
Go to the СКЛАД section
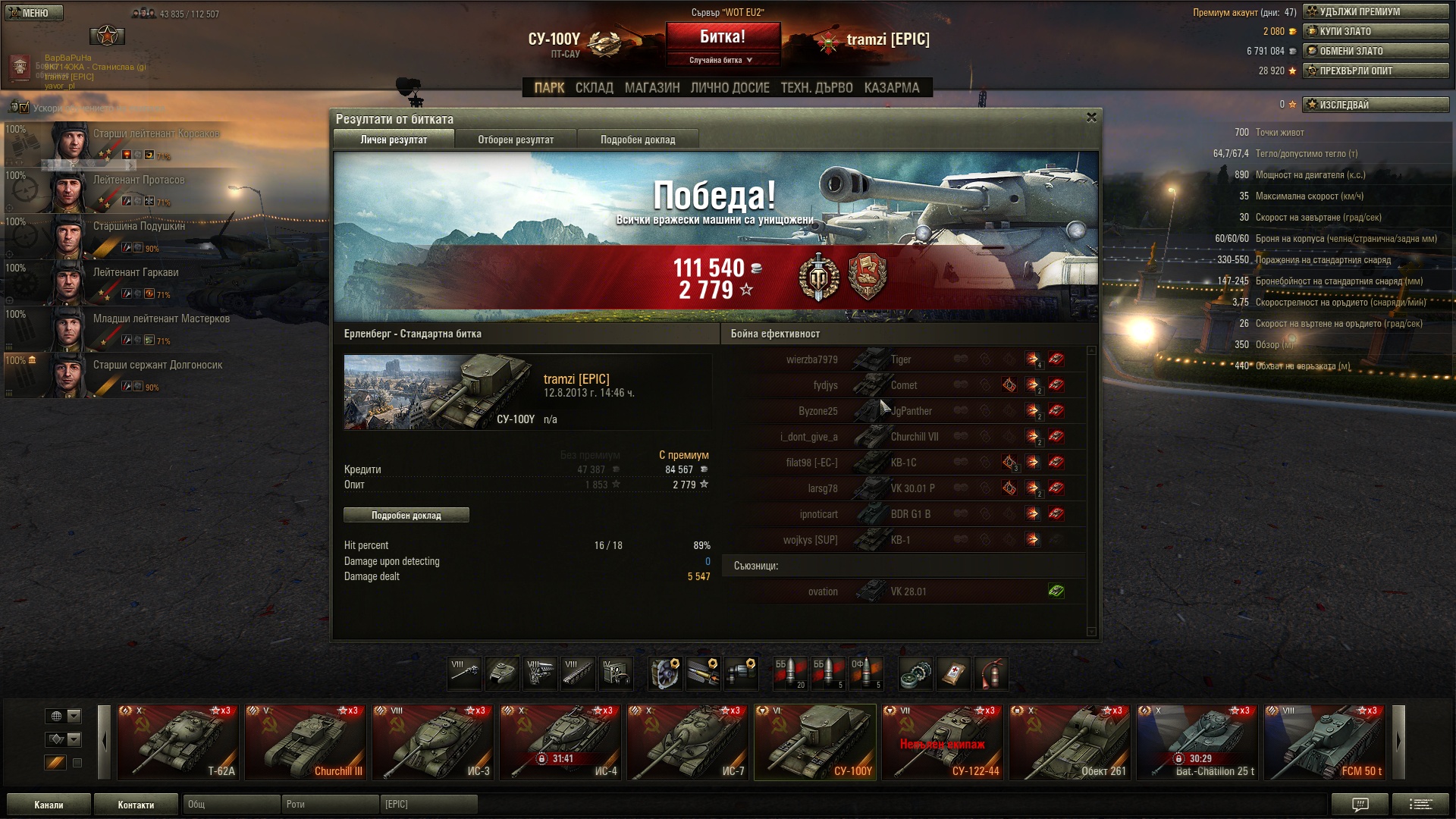click(594, 88)
